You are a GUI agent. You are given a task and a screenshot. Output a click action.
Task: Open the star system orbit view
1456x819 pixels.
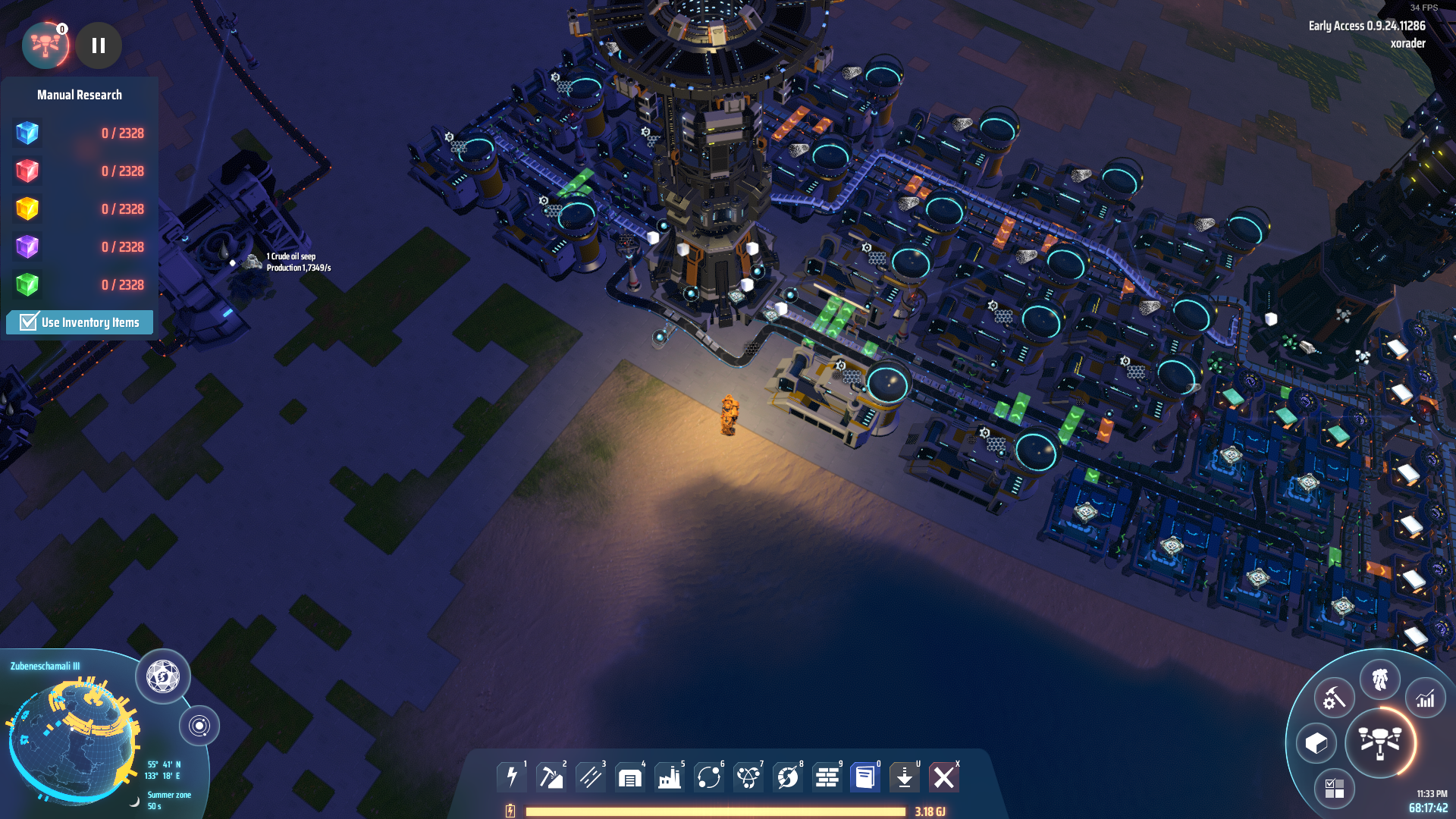(199, 726)
